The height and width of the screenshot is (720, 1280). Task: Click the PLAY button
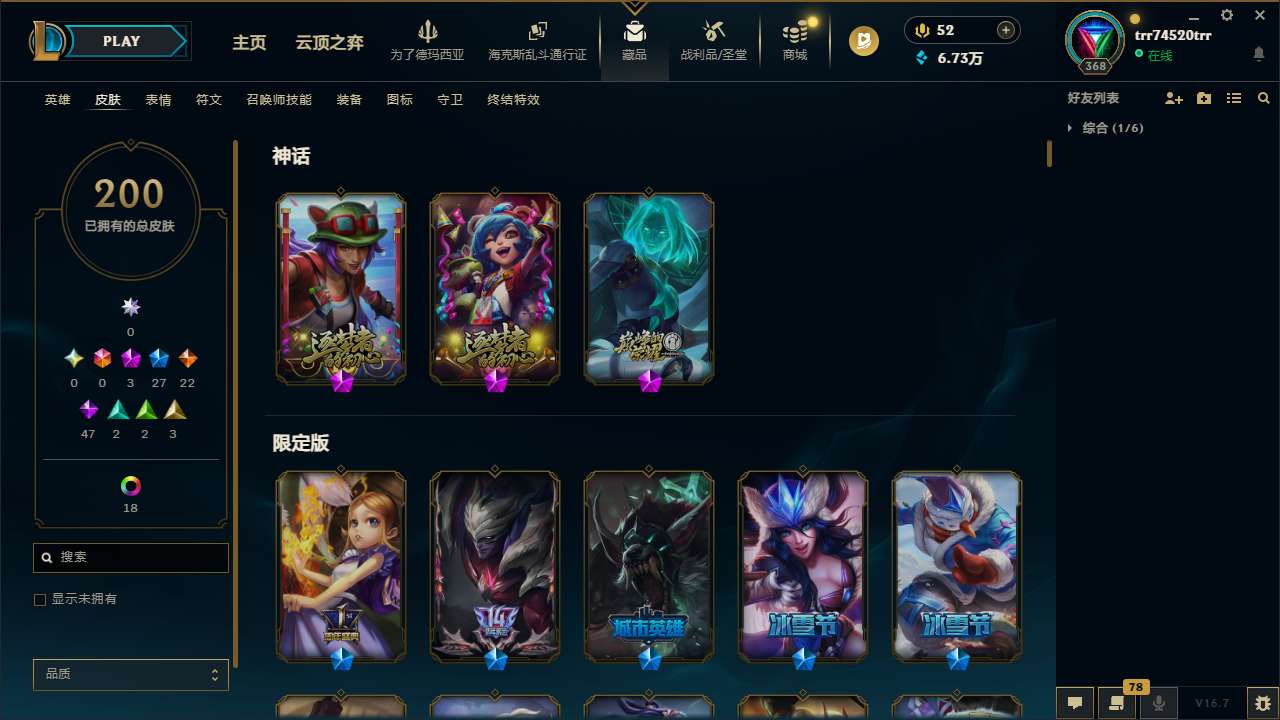(121, 41)
